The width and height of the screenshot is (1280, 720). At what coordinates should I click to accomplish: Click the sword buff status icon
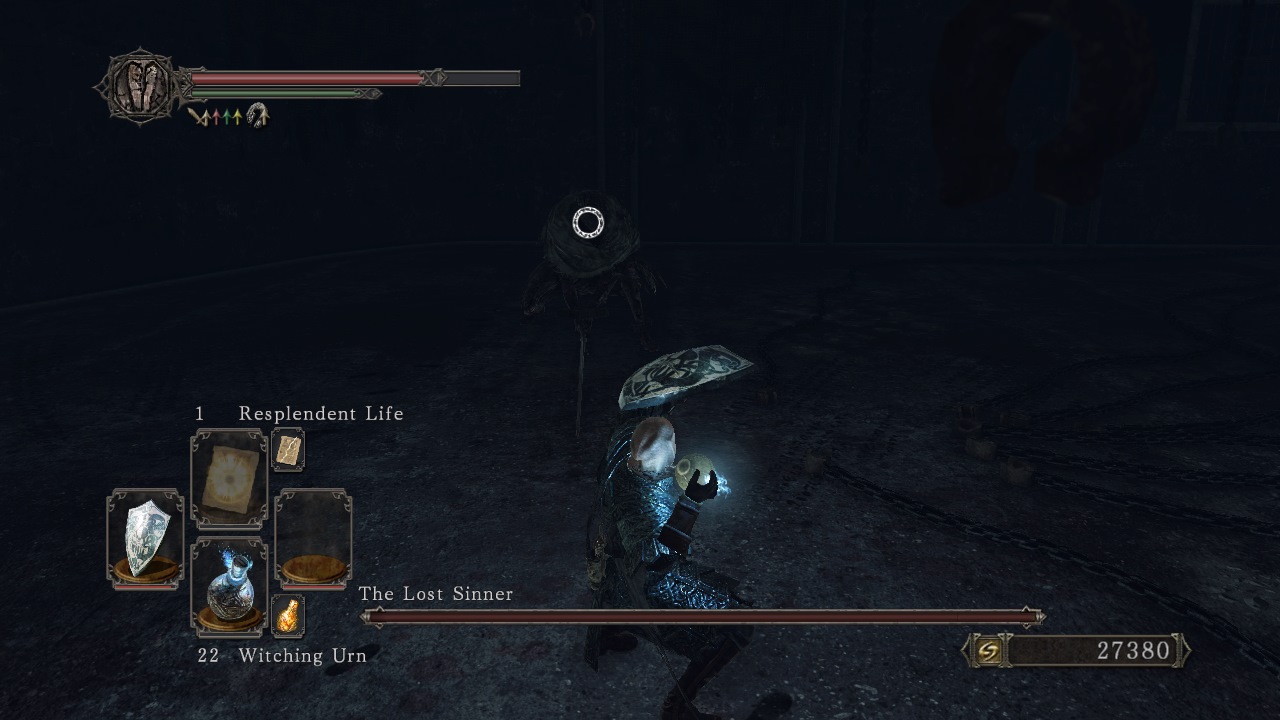tap(198, 117)
